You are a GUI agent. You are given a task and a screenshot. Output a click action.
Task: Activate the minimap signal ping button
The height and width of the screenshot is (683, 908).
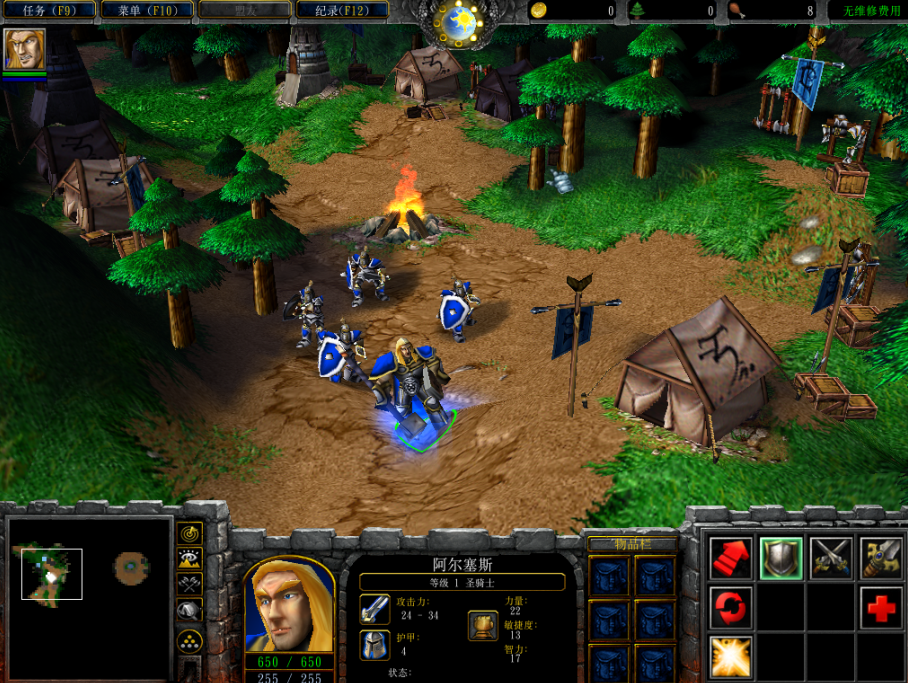click(x=189, y=533)
